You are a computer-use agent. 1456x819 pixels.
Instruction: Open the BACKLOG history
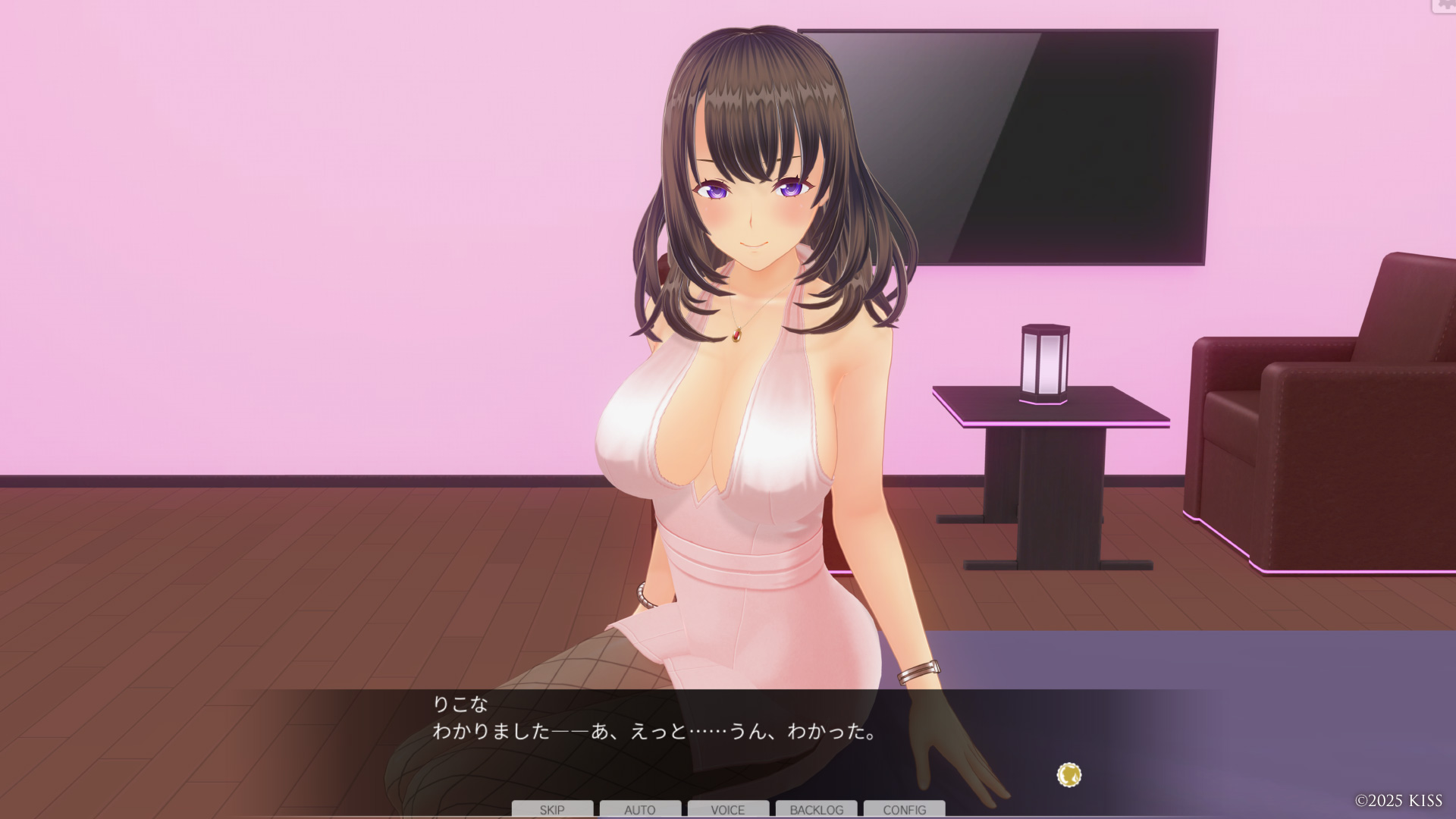pyautogui.click(x=817, y=809)
